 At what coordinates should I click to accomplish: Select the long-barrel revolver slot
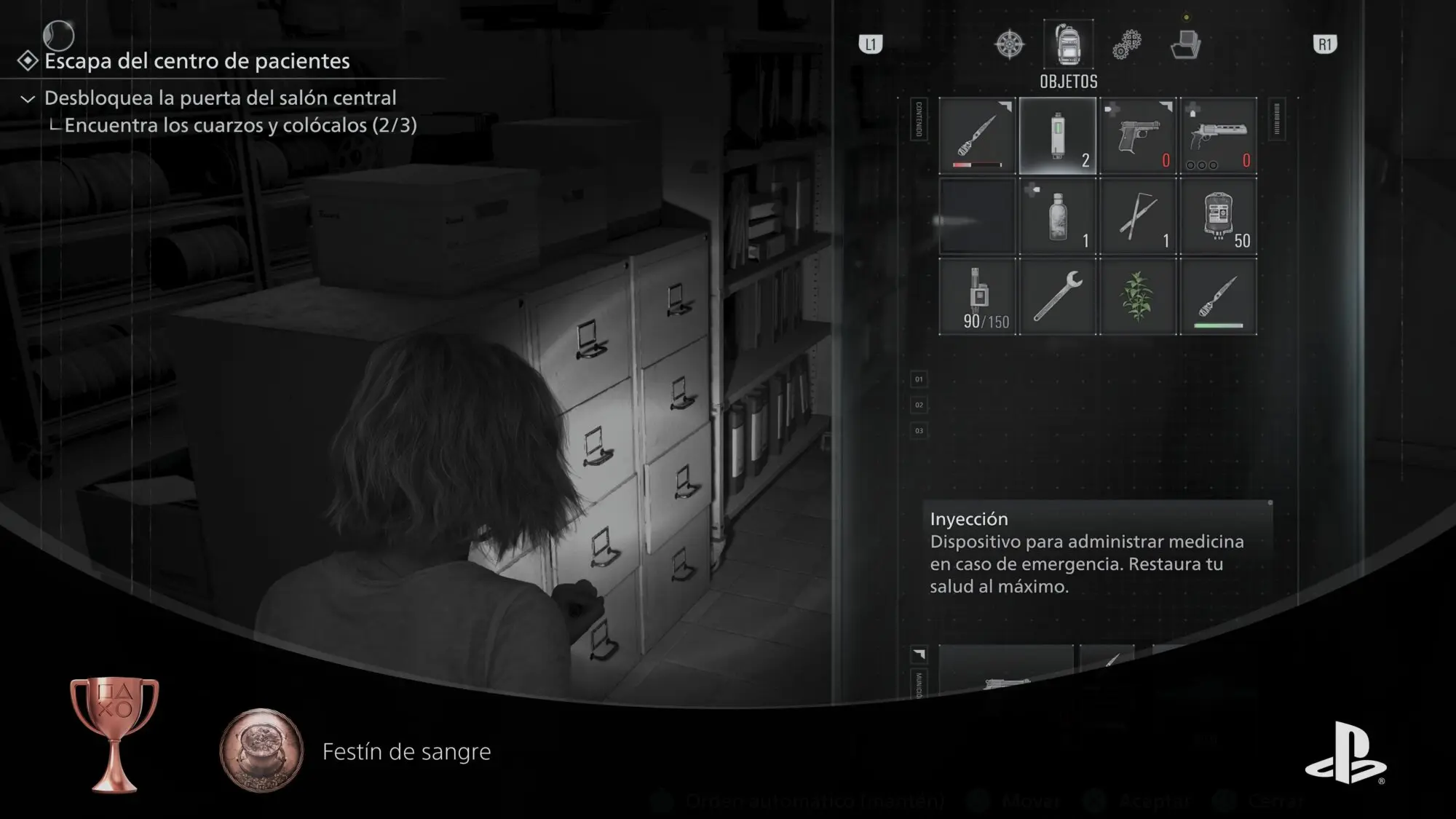1218,136
